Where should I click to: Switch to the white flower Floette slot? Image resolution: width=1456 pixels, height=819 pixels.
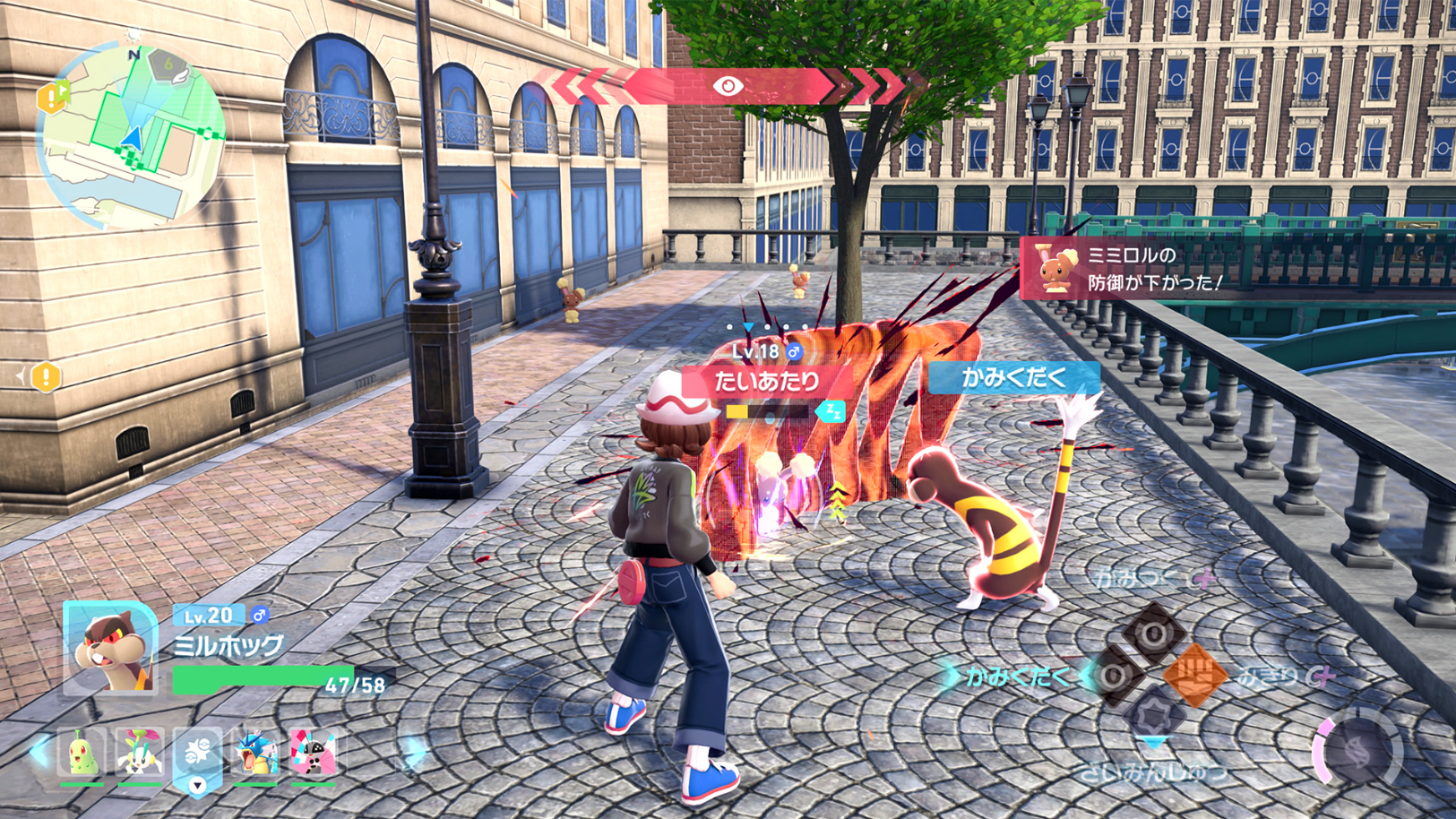[x=140, y=753]
